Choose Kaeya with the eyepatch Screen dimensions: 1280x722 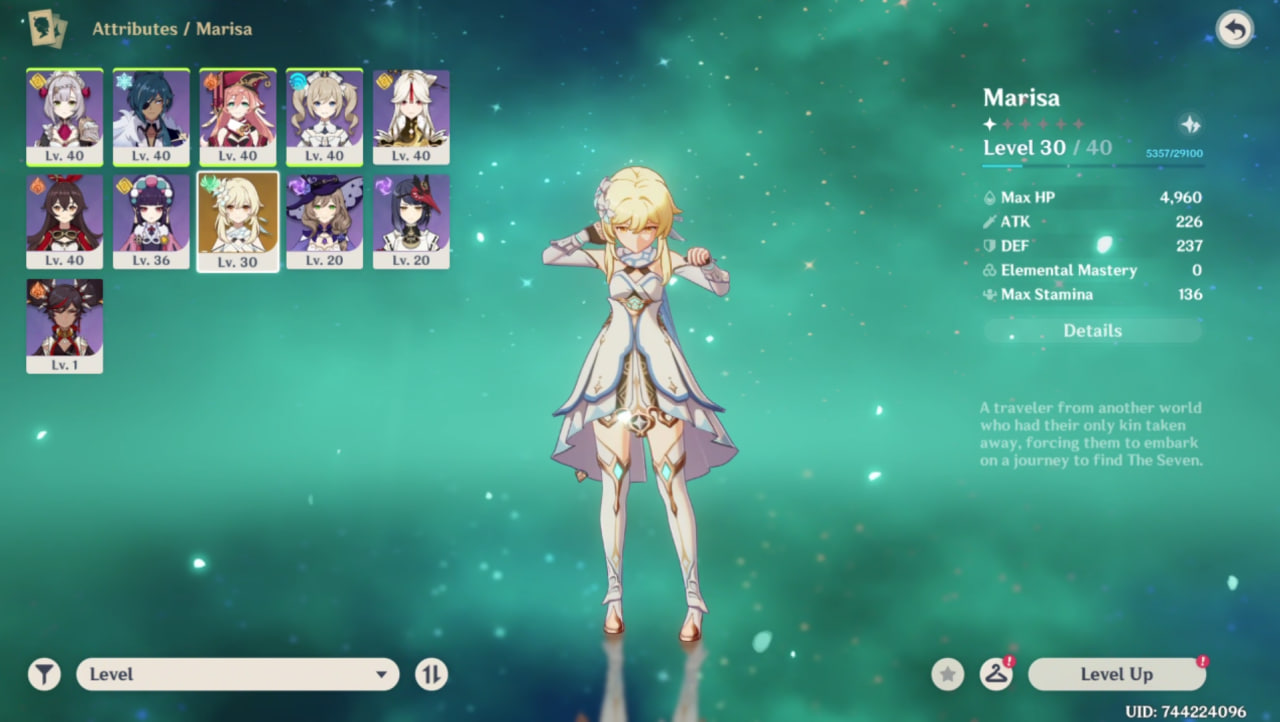[151, 116]
